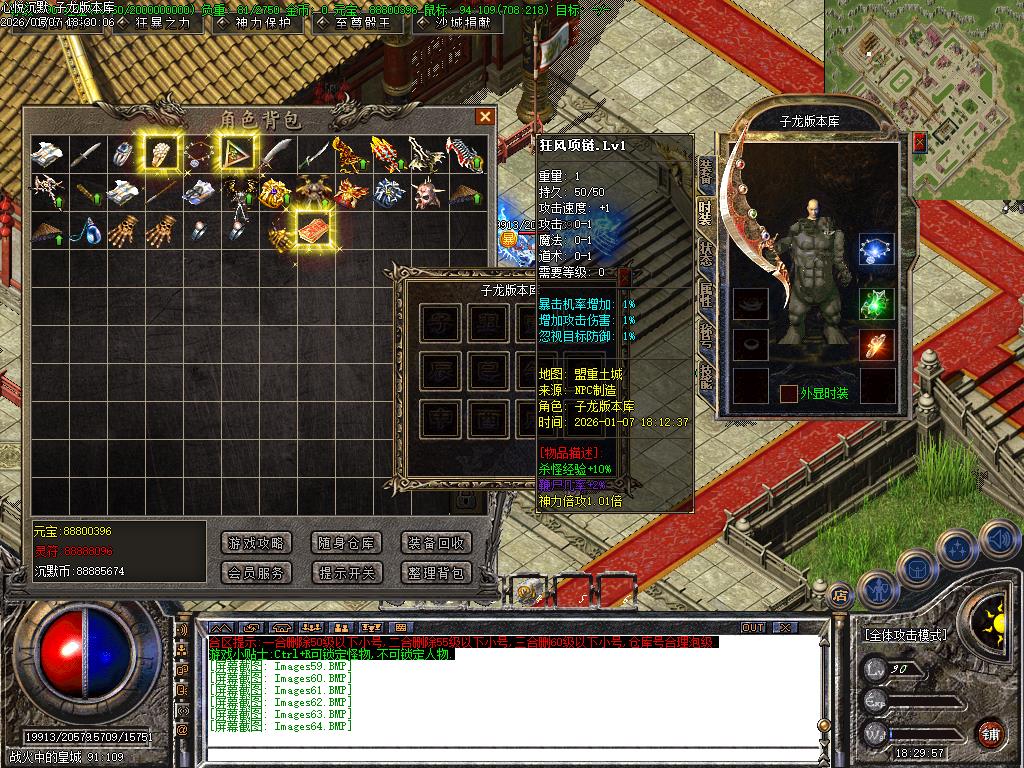
Task: Switch to the 状态 status tab
Action: click(706, 253)
